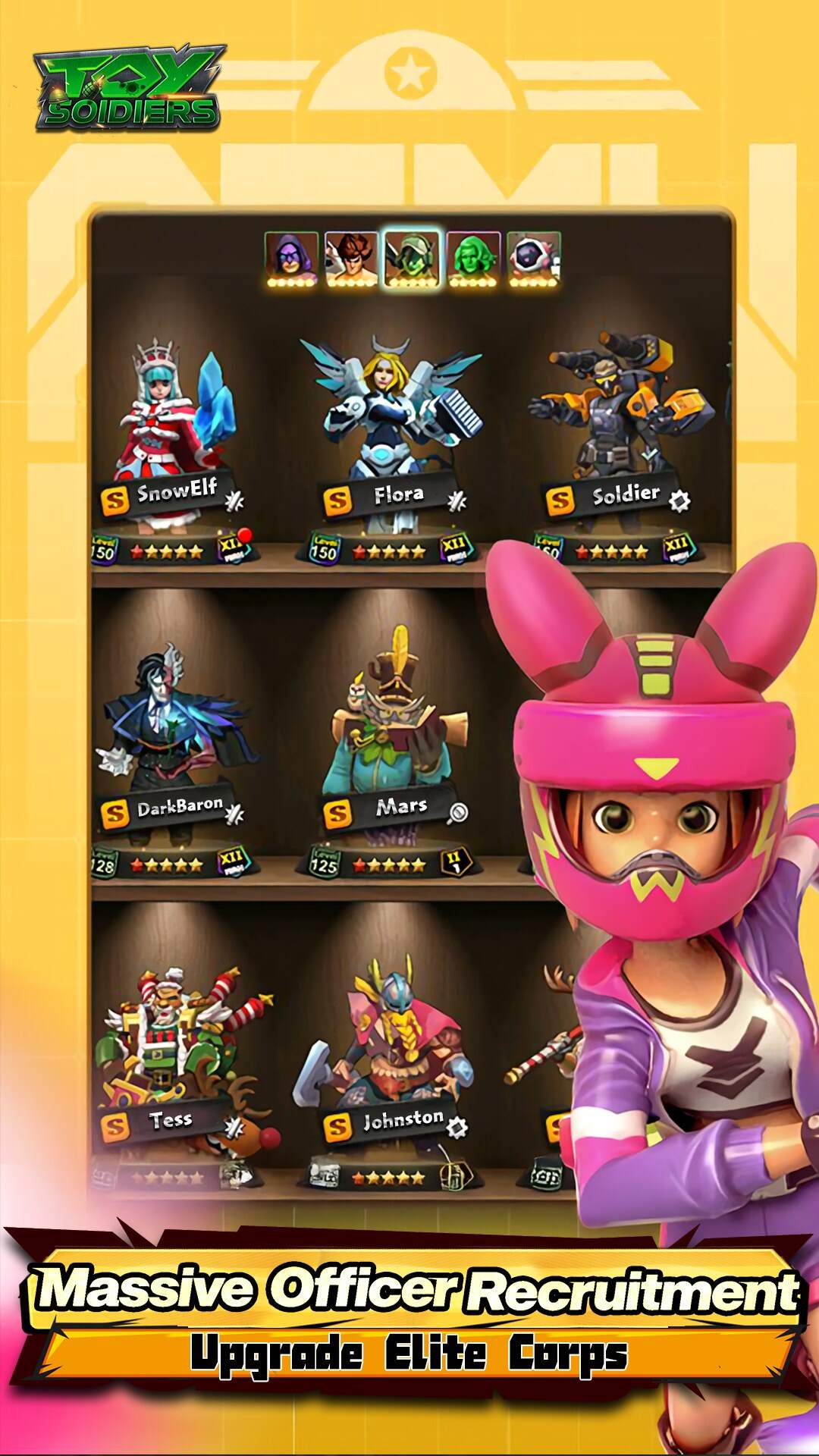Image resolution: width=819 pixels, height=1456 pixels.
Task: Choose the Tess officer figure
Action: 179,1062
